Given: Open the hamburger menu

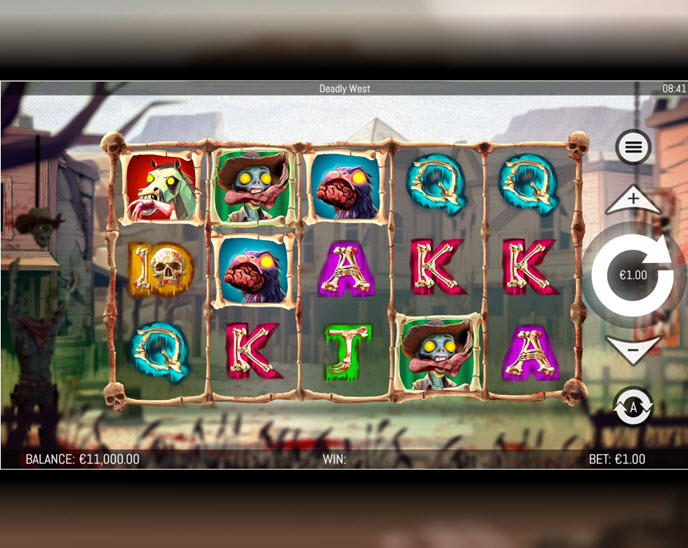Looking at the screenshot, I should point(632,148).
